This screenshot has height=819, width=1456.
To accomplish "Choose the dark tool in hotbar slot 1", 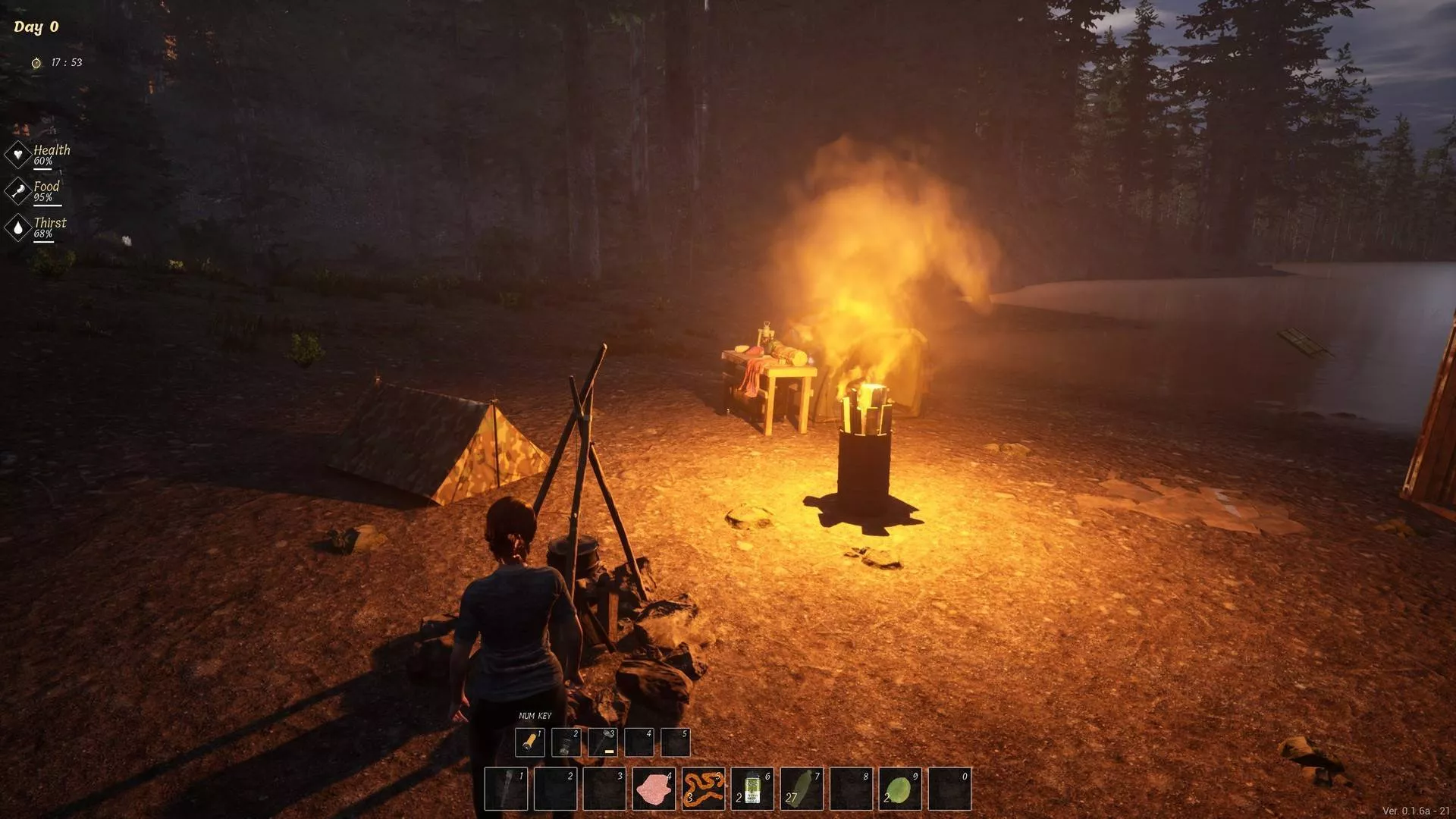I will click(x=506, y=789).
